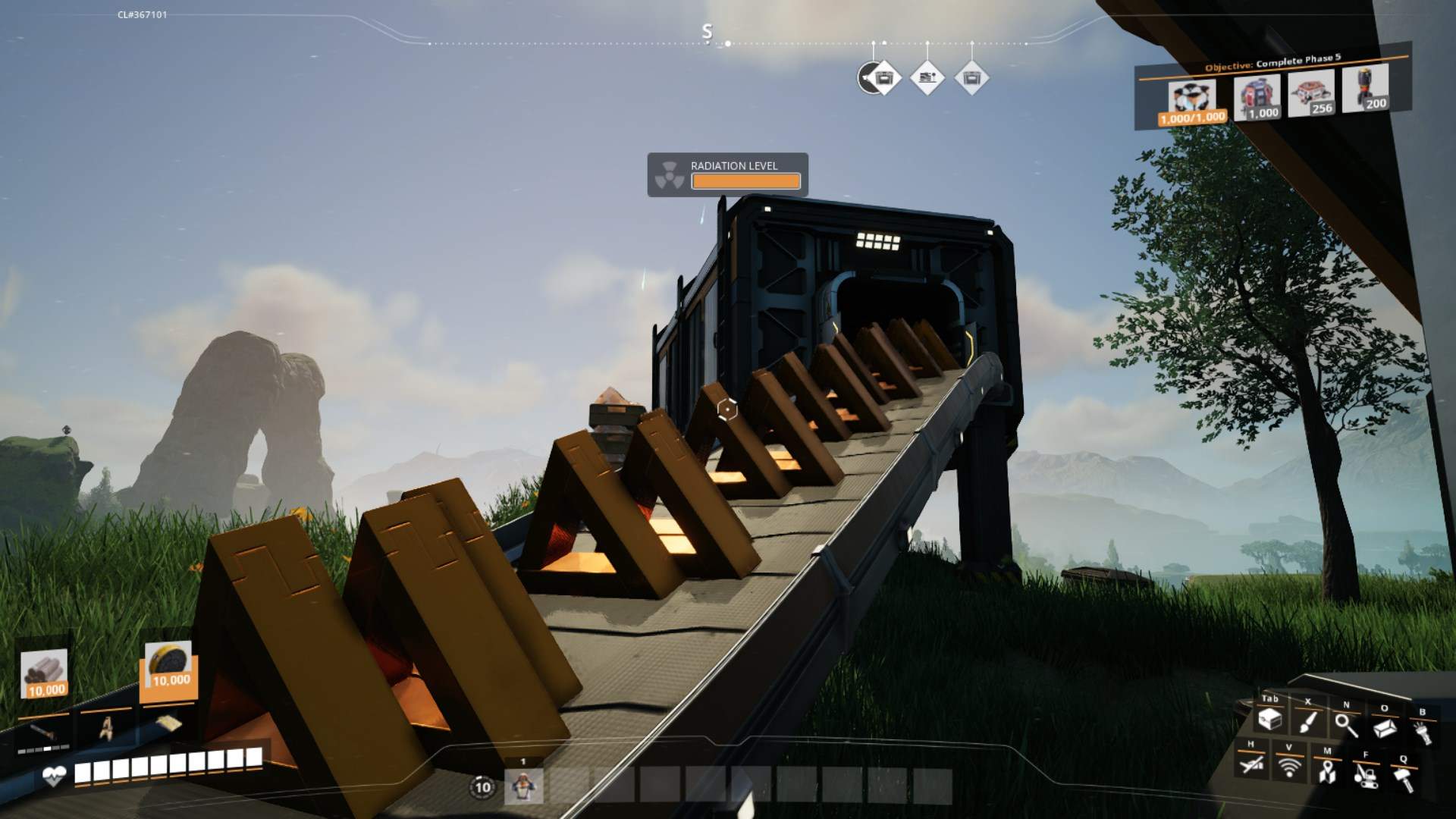Click the hotbar ring showing 10
Screen dimensions: 1456x819
pyautogui.click(x=483, y=787)
